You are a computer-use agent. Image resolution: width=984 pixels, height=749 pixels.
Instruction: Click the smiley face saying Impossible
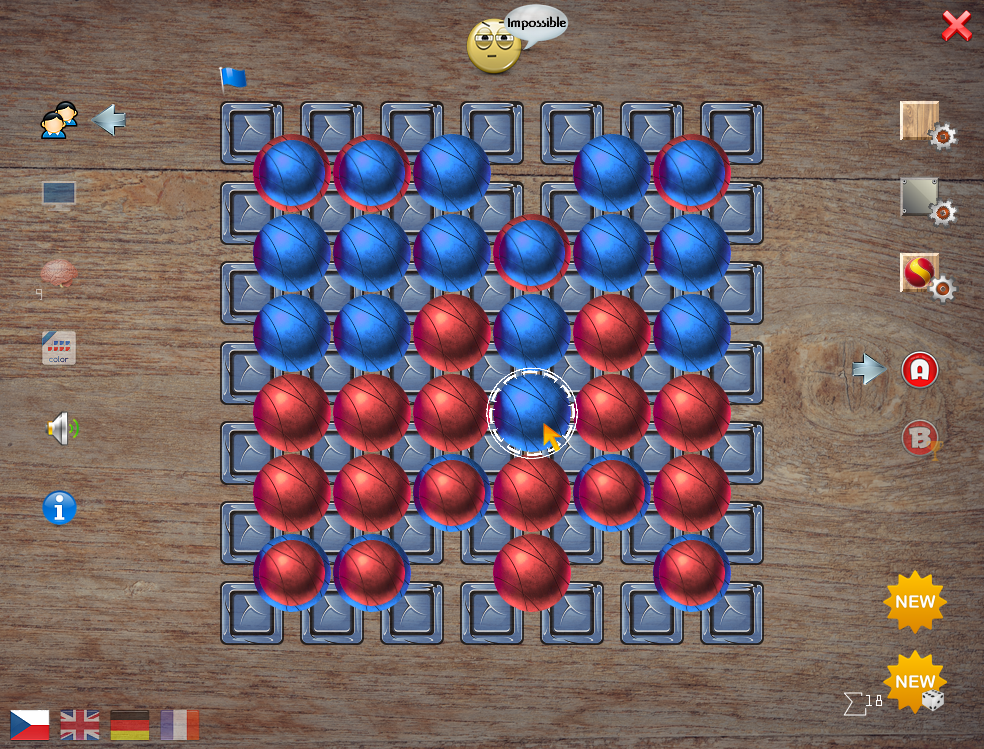pos(494,46)
